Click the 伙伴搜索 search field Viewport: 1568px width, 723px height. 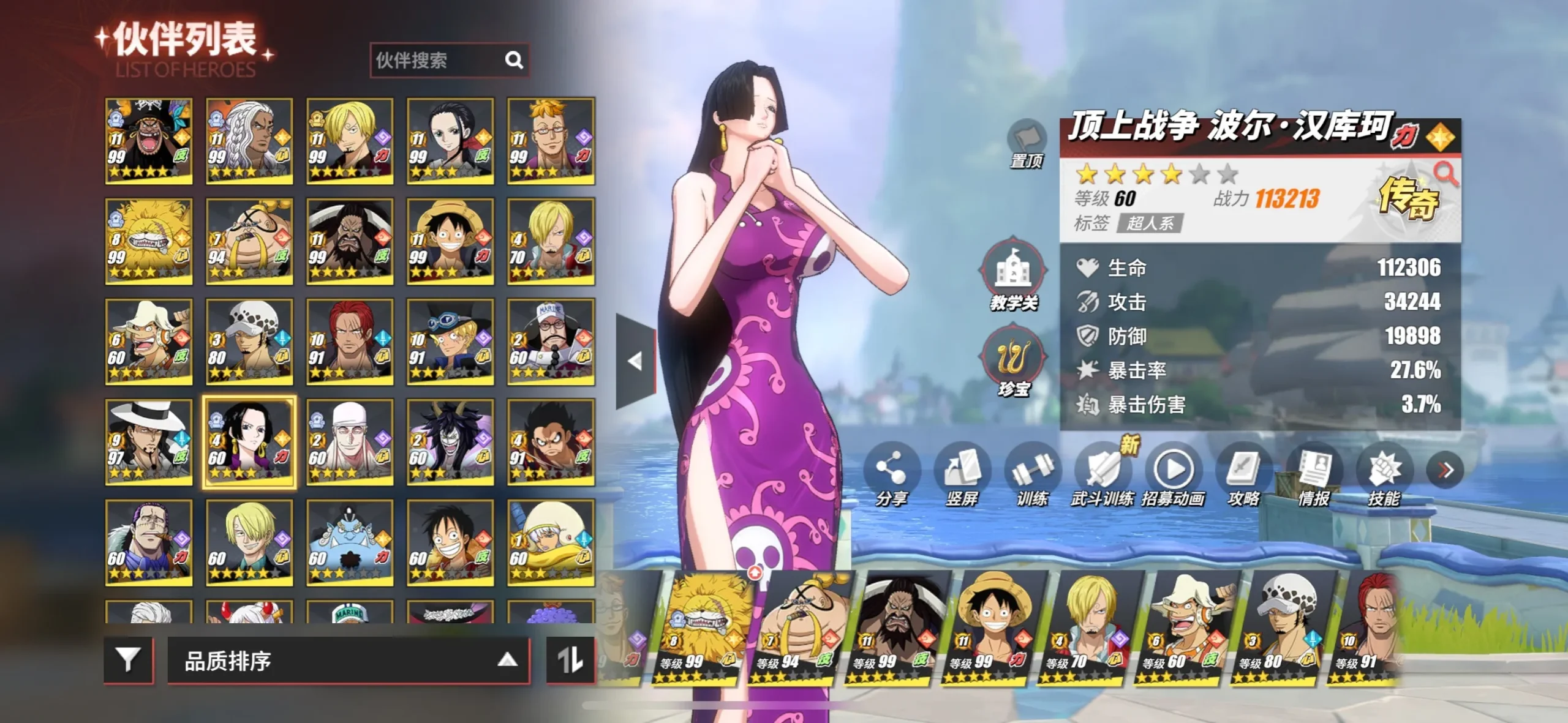click(438, 60)
